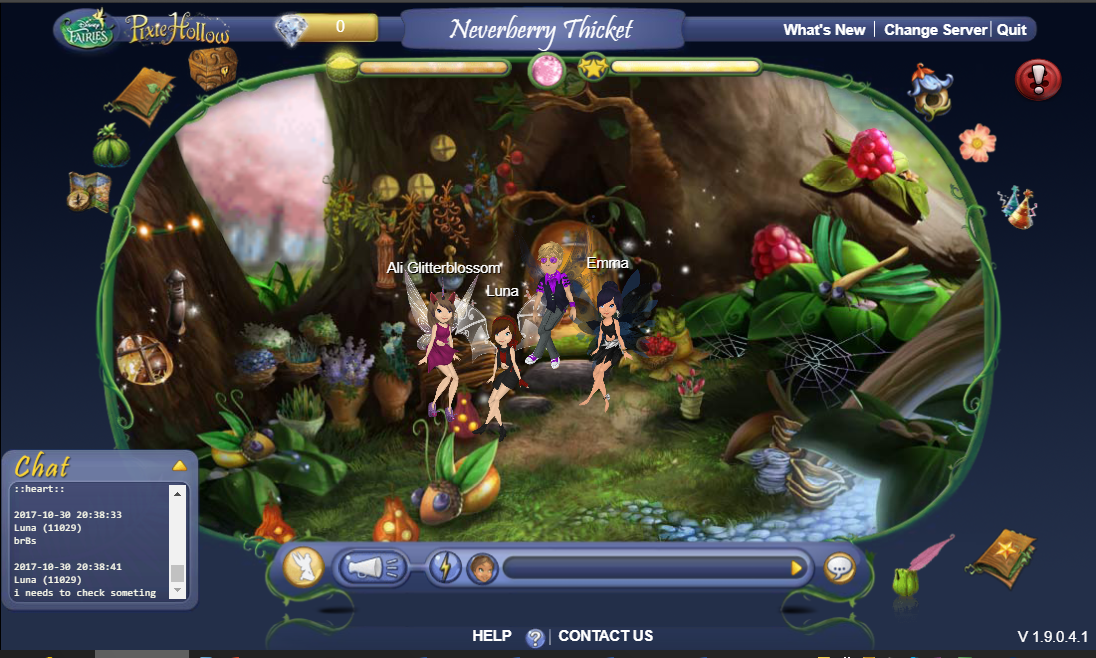This screenshot has width=1096, height=658.
Task: Click the fairy silhouette actions button
Action: tap(303, 567)
